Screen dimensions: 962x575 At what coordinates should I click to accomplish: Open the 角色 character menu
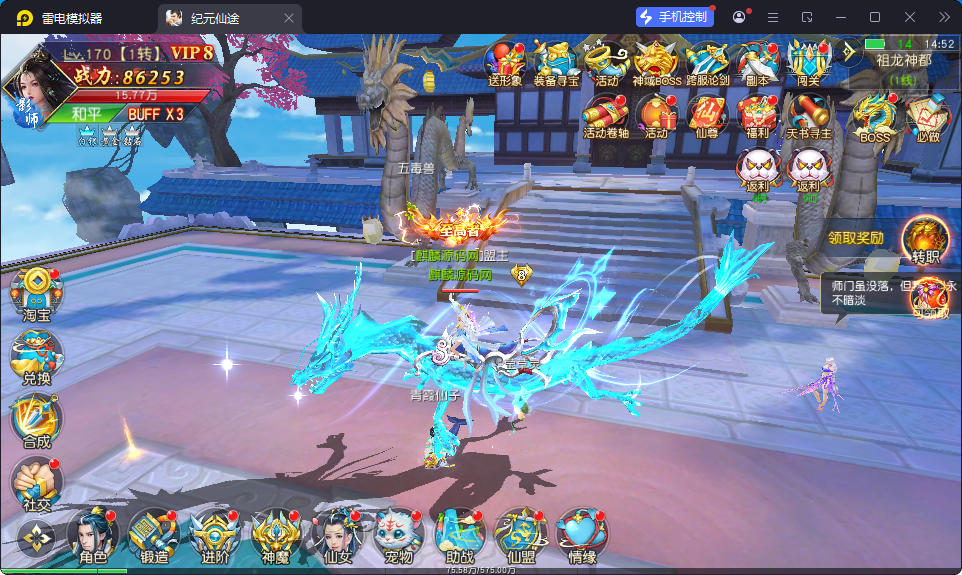click(93, 535)
